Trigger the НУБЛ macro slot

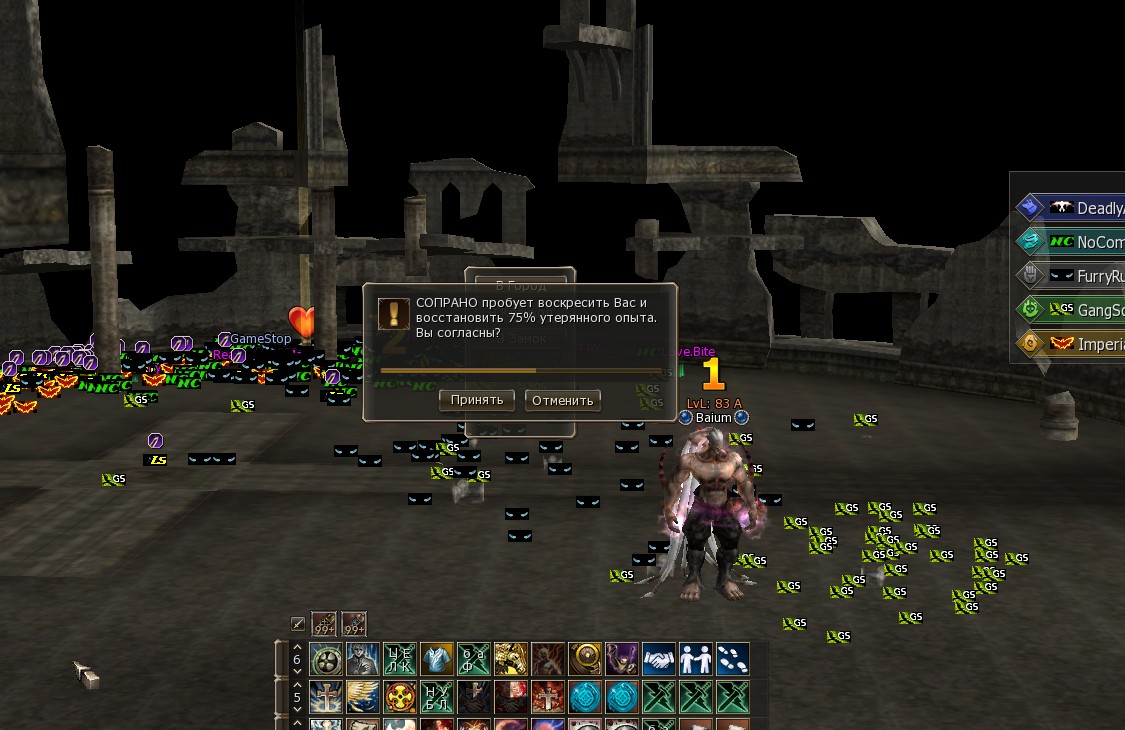(x=437, y=696)
